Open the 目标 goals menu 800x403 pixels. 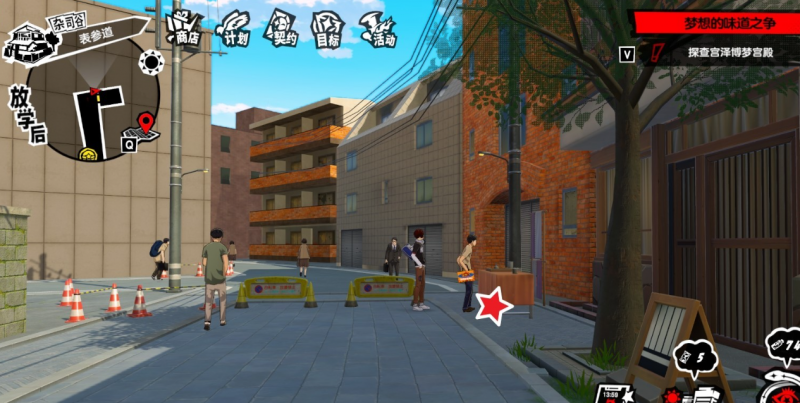(330, 27)
